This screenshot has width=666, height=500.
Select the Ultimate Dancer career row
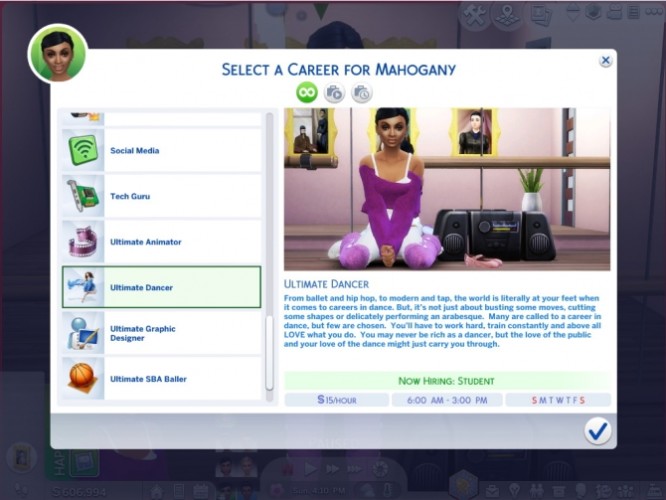coord(161,287)
